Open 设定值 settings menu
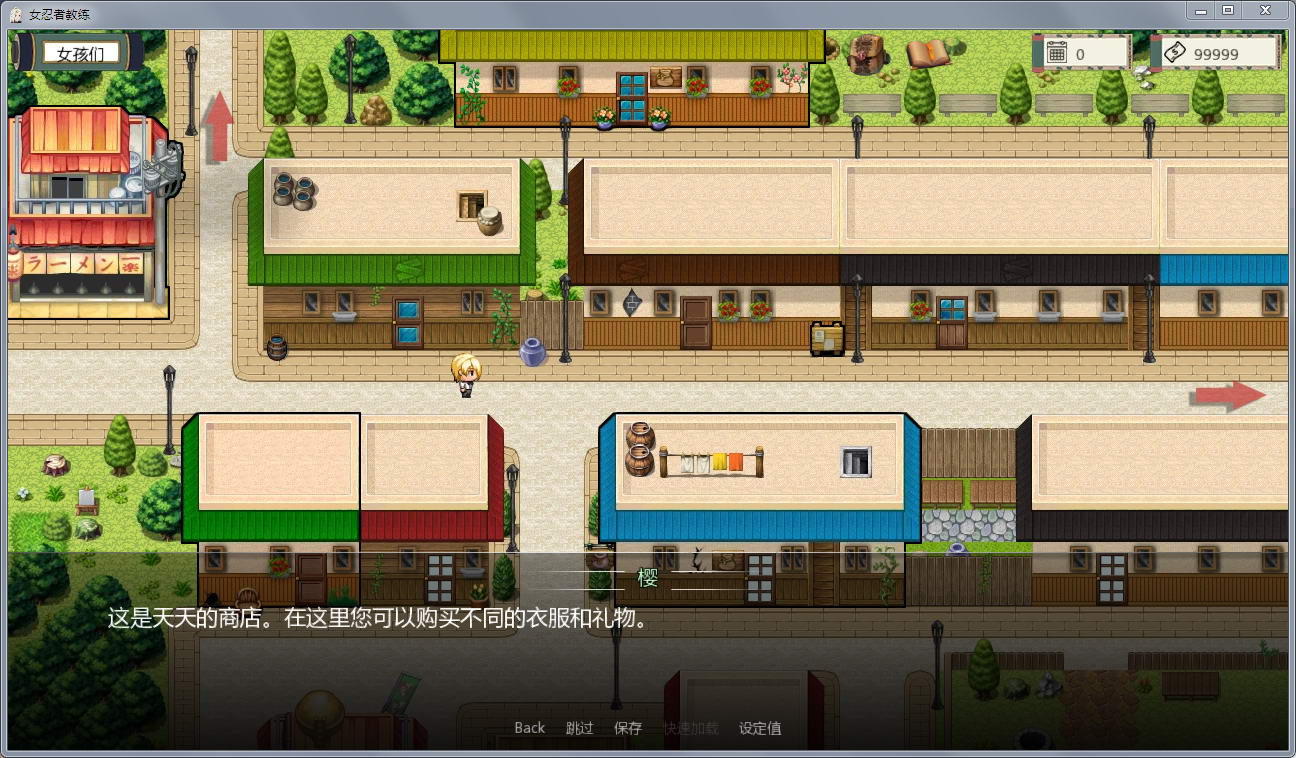Screen dimensions: 1296x758 point(760,728)
